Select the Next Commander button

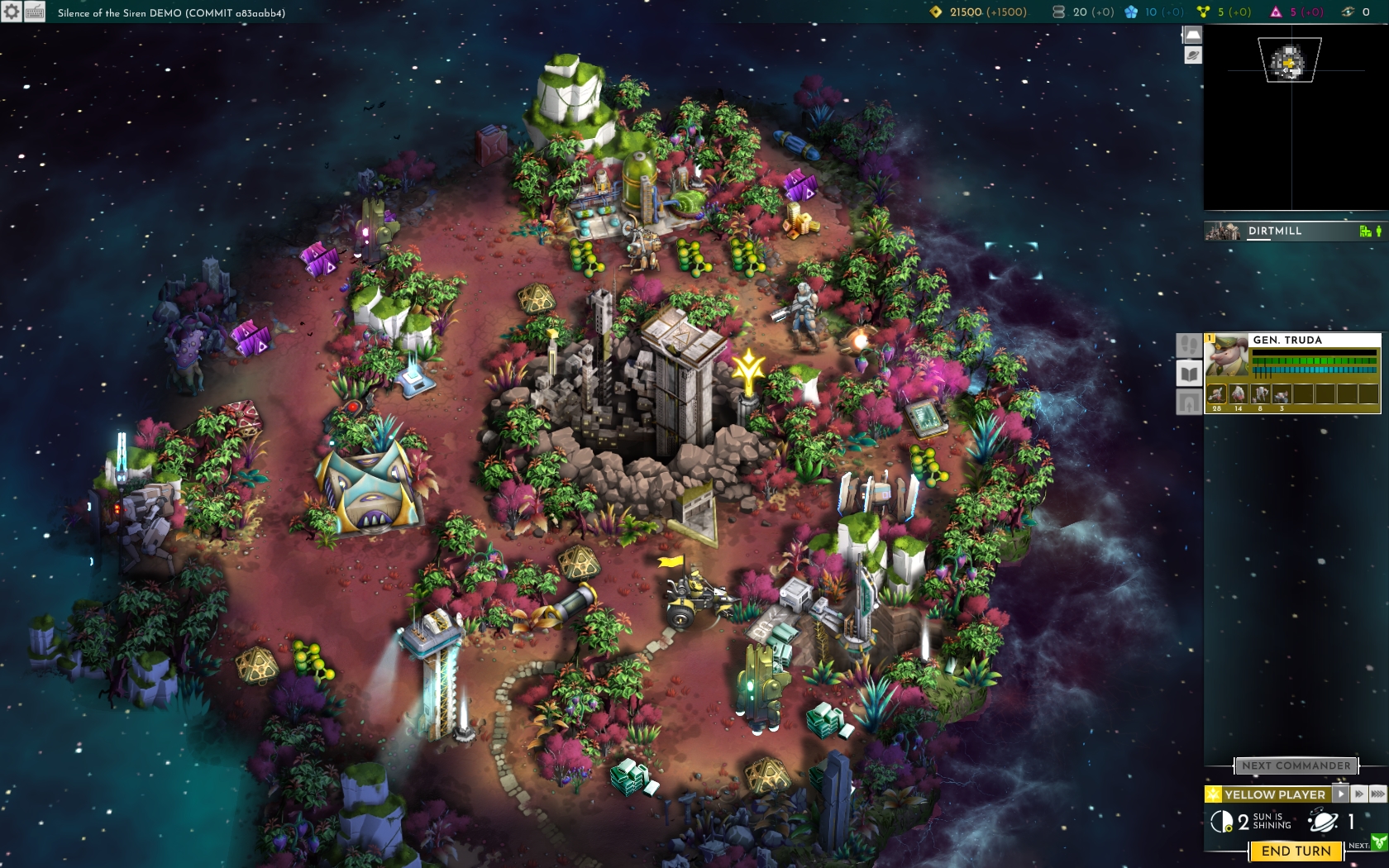coord(1296,765)
